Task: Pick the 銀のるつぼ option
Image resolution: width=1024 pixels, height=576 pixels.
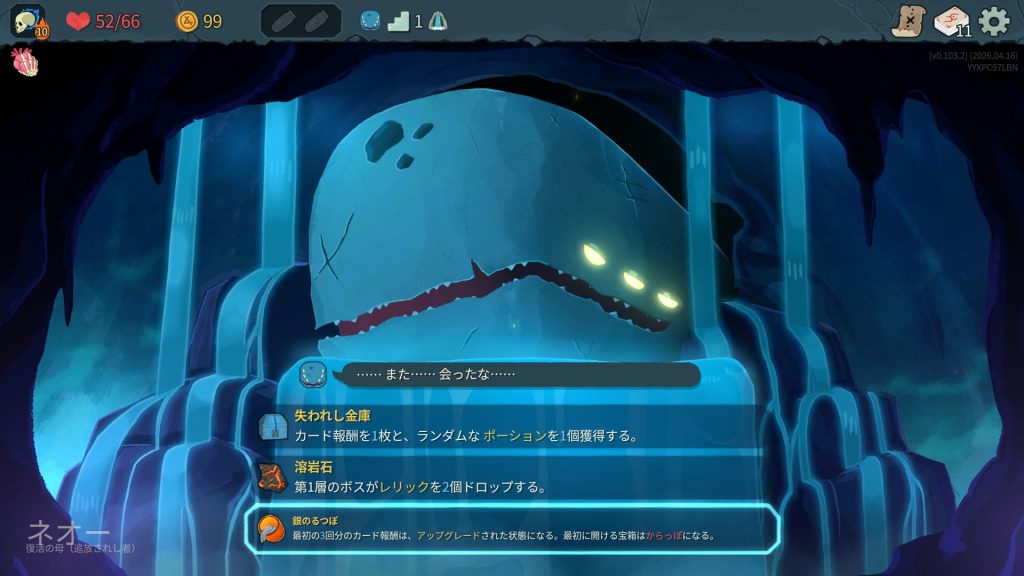Action: pyautogui.click(x=511, y=527)
